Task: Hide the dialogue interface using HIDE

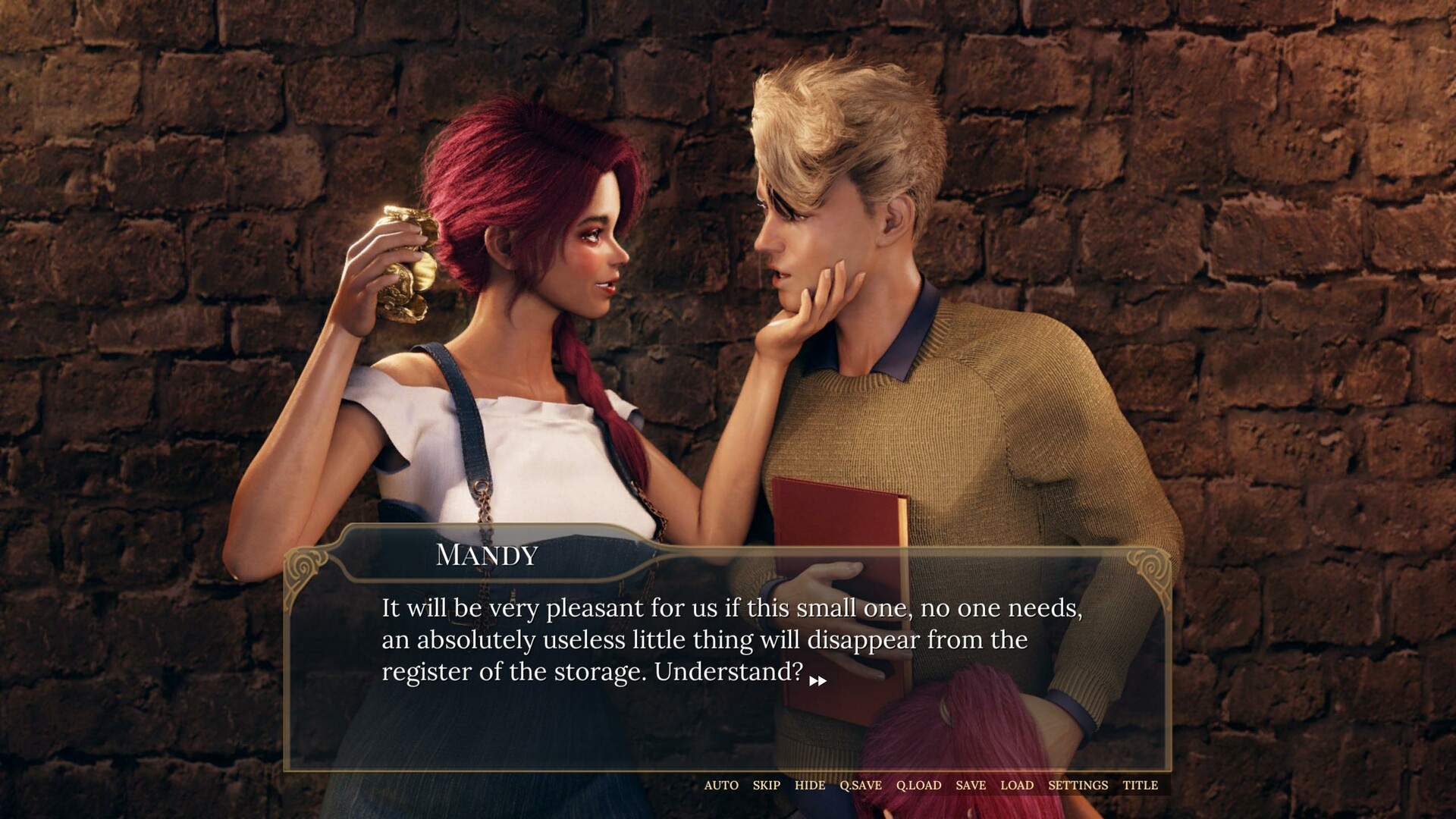Action: click(811, 786)
